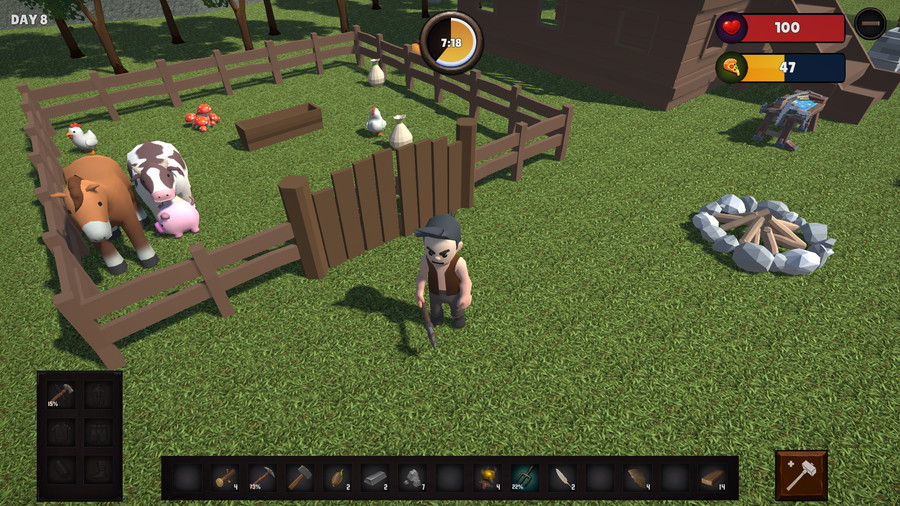The height and width of the screenshot is (506, 900).
Task: Select the brown bark piece slot
Action: click(x=637, y=477)
